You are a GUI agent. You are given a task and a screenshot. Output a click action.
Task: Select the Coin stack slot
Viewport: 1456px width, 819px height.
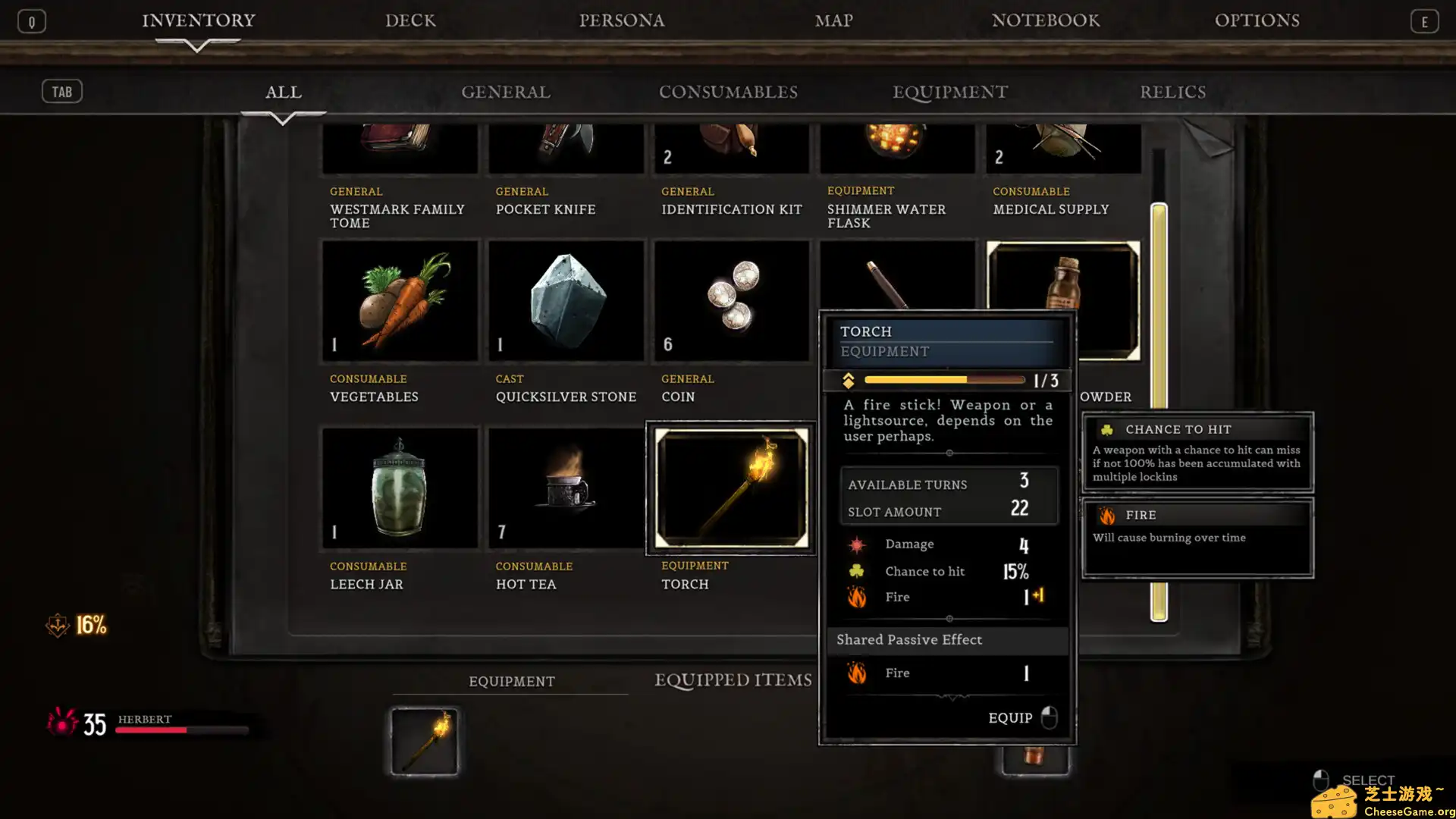[731, 301]
